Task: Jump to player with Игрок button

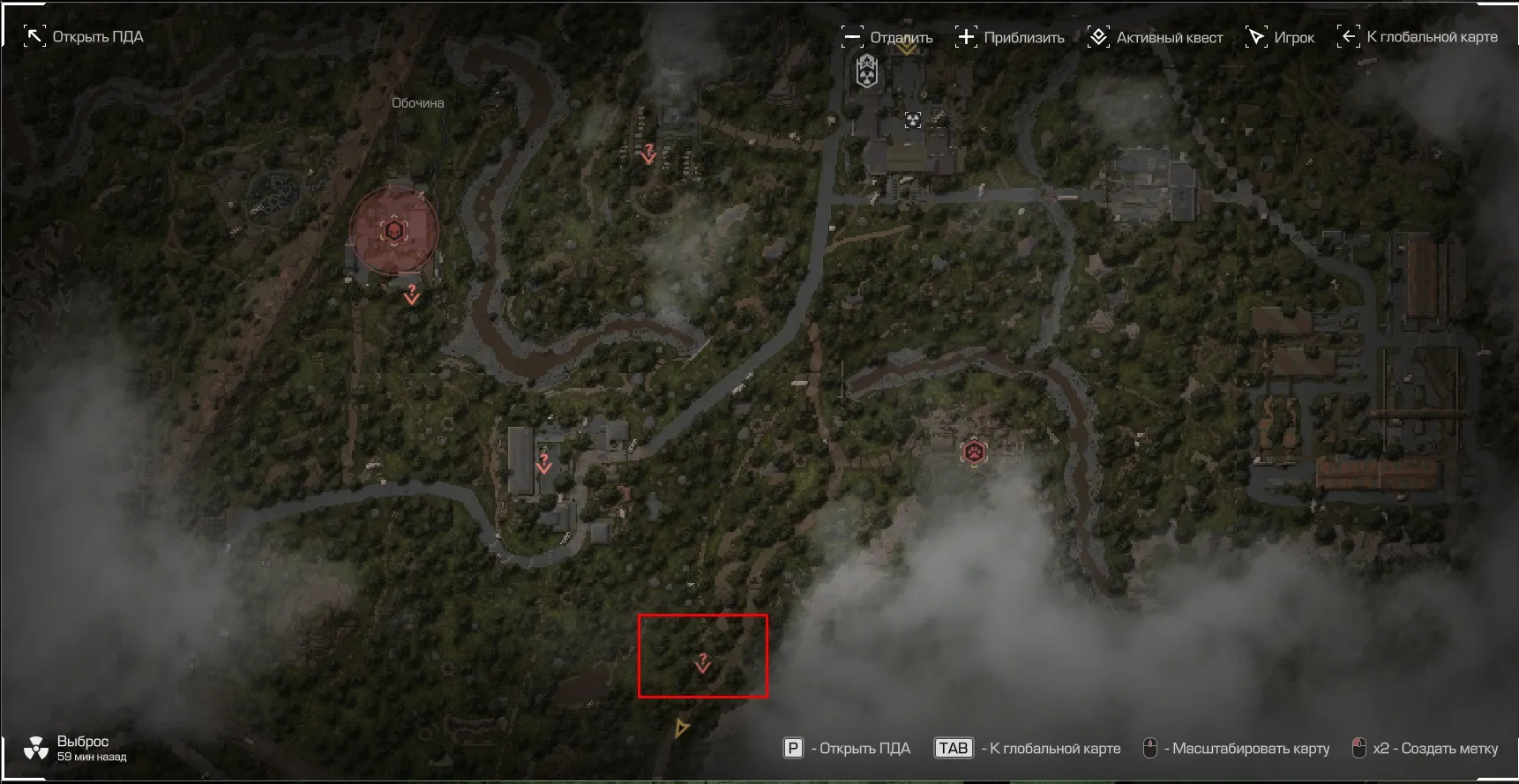Action: pos(1280,37)
